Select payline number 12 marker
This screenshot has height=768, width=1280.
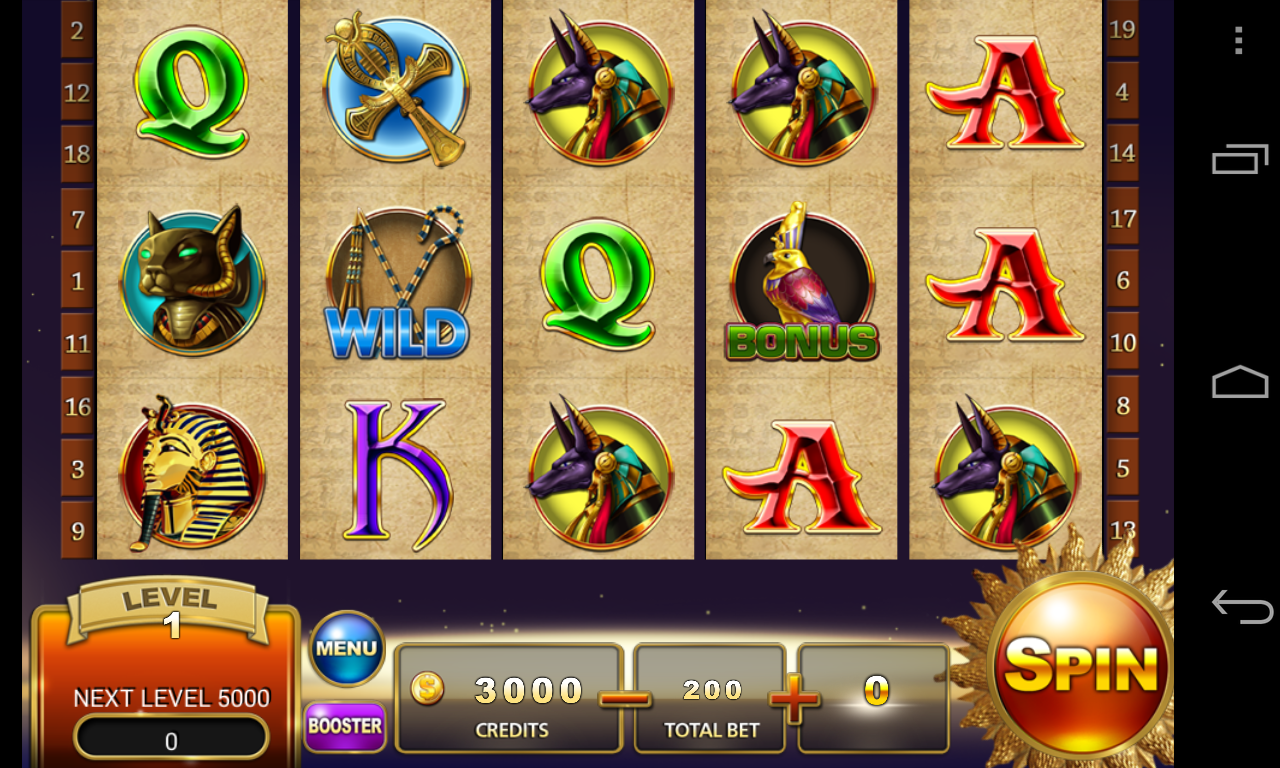pos(77,93)
